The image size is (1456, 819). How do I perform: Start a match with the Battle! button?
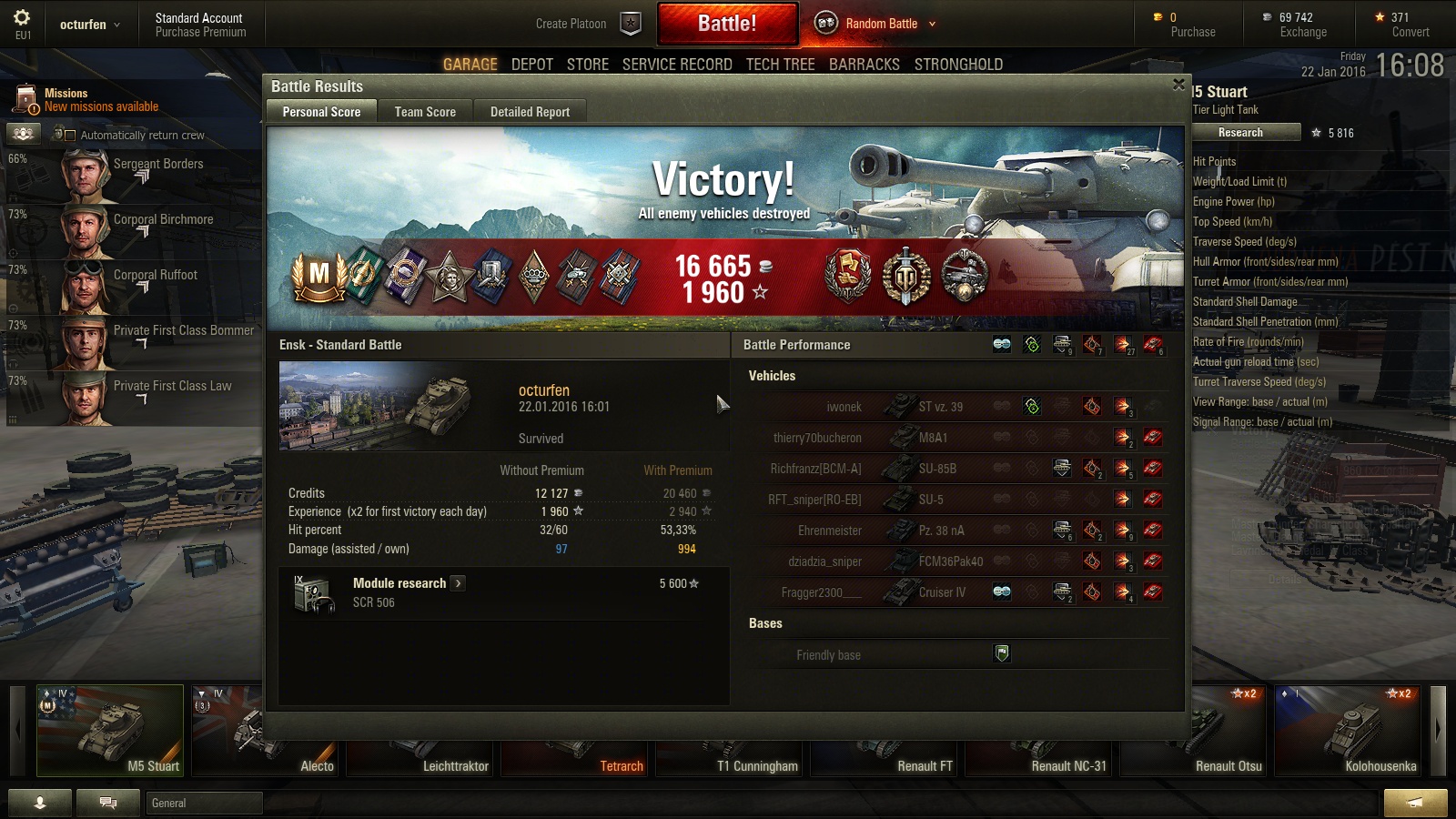point(727,24)
